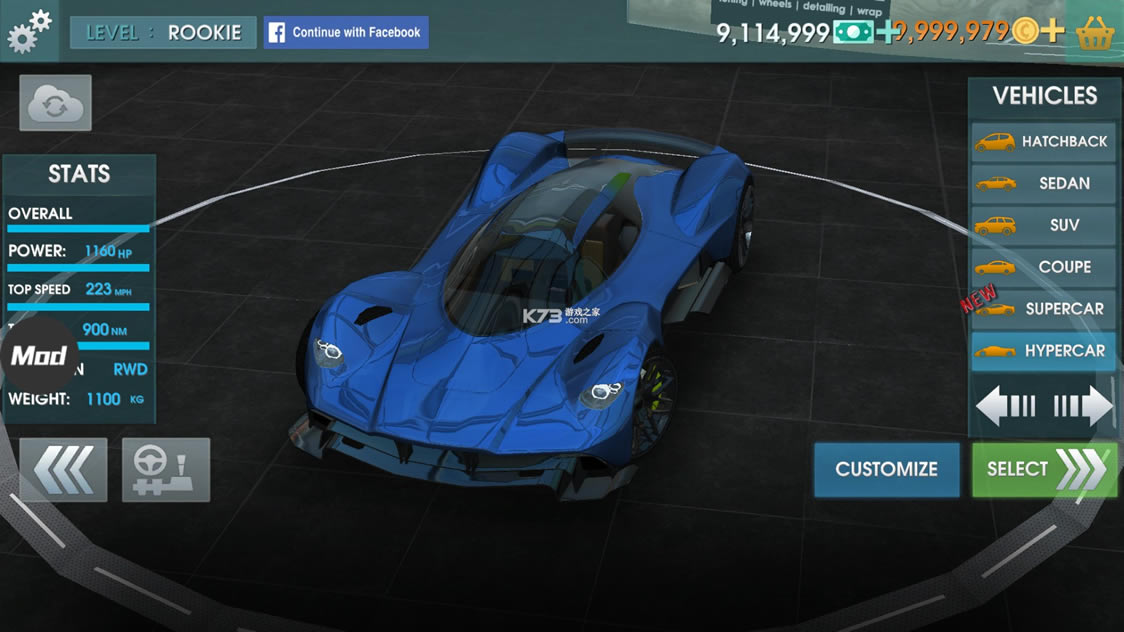Customize the blue hypercar

886,469
